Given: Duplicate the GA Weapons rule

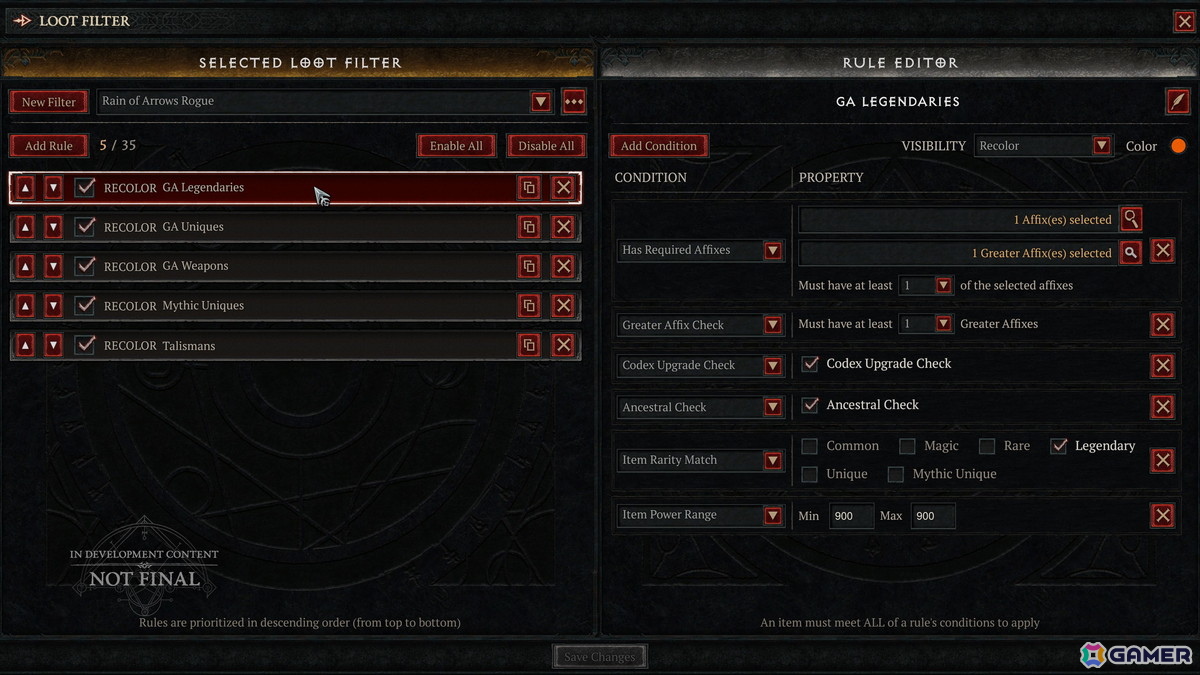Looking at the screenshot, I should coord(529,266).
